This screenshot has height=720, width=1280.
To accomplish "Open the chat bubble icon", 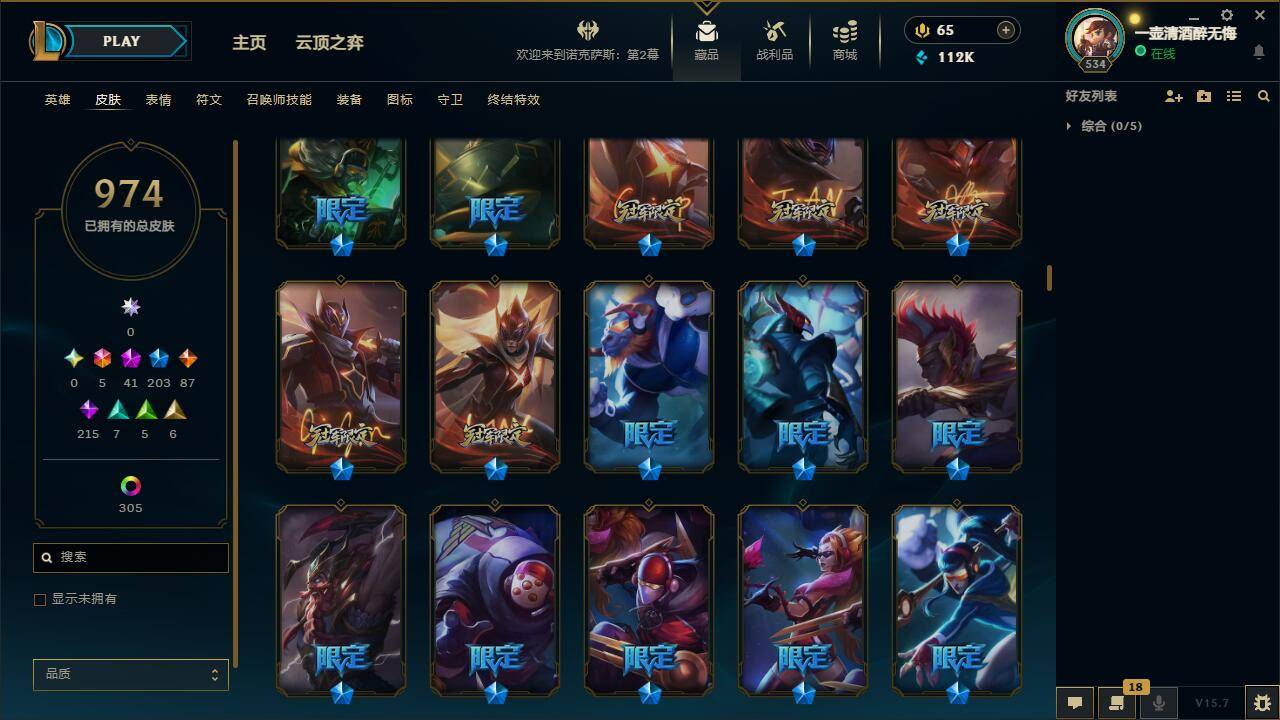I will click(1073, 702).
